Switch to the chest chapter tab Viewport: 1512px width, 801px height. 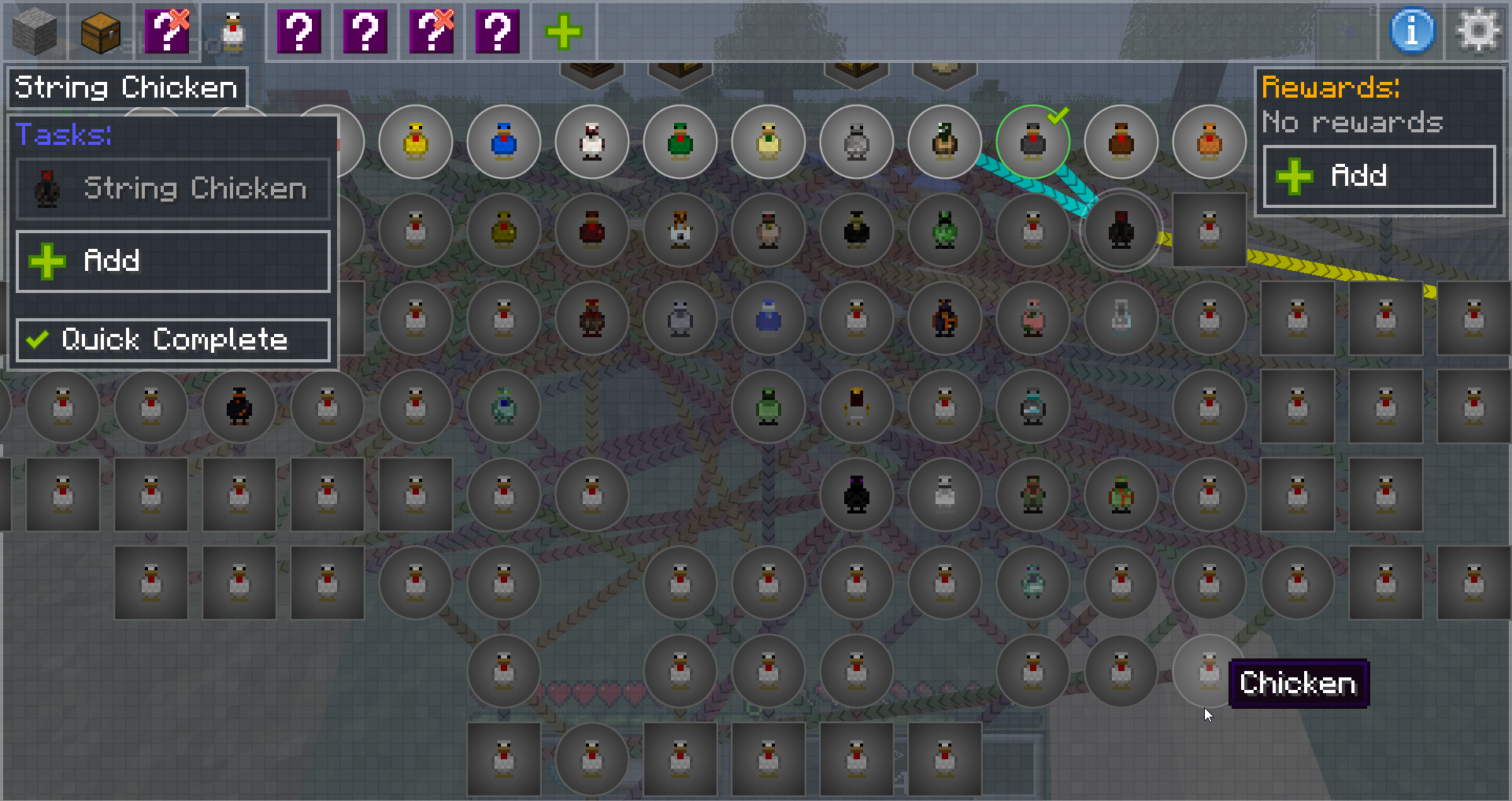(101, 32)
